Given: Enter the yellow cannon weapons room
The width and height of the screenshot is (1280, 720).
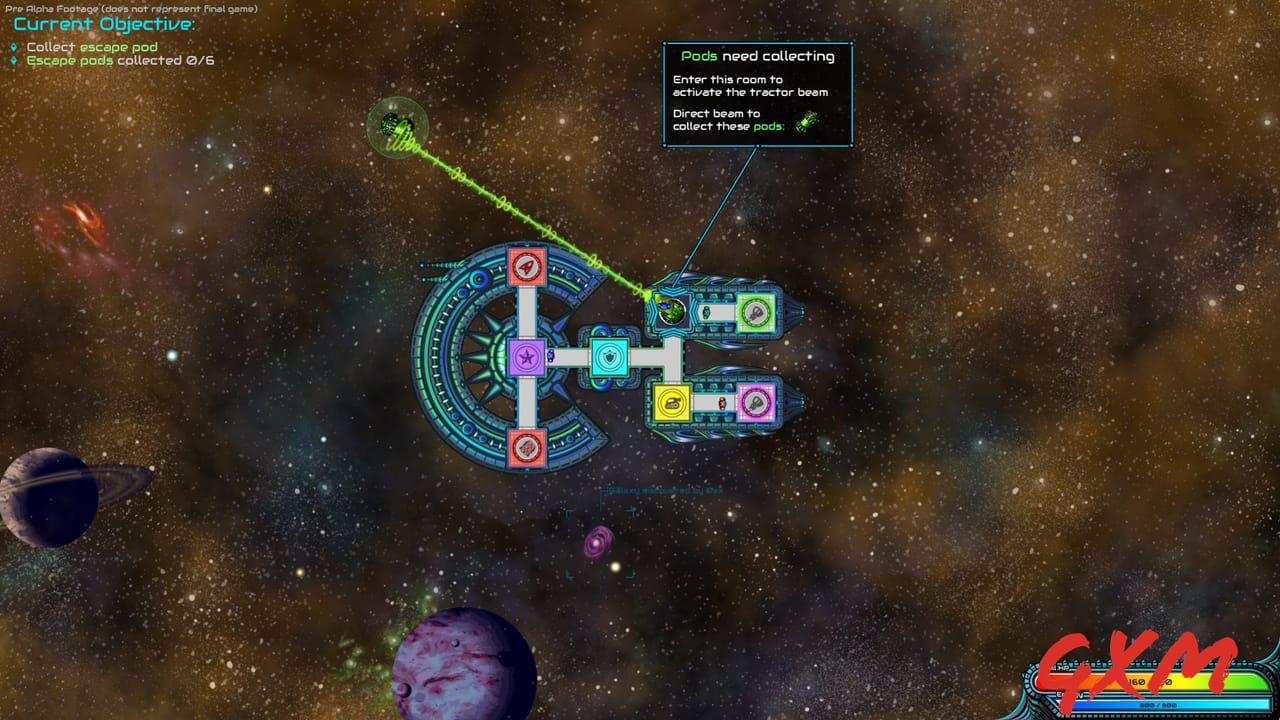Looking at the screenshot, I should click(x=671, y=402).
